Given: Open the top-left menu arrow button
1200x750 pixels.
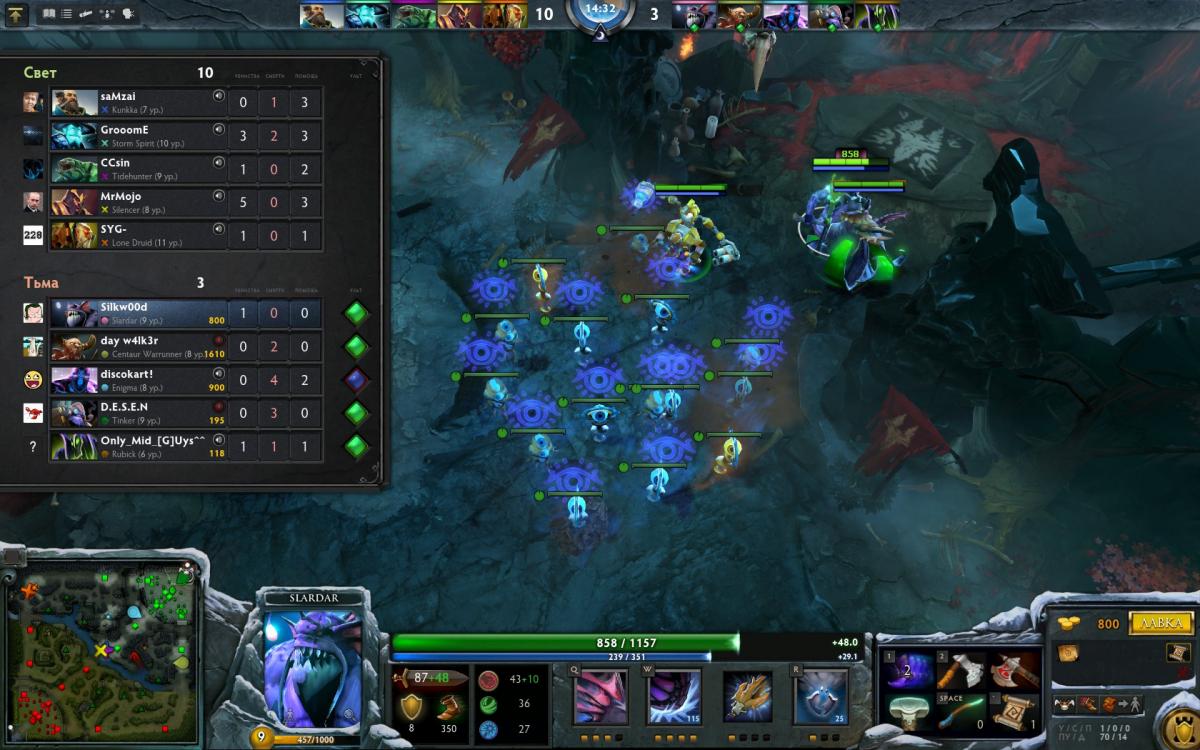Looking at the screenshot, I should pos(18,14).
